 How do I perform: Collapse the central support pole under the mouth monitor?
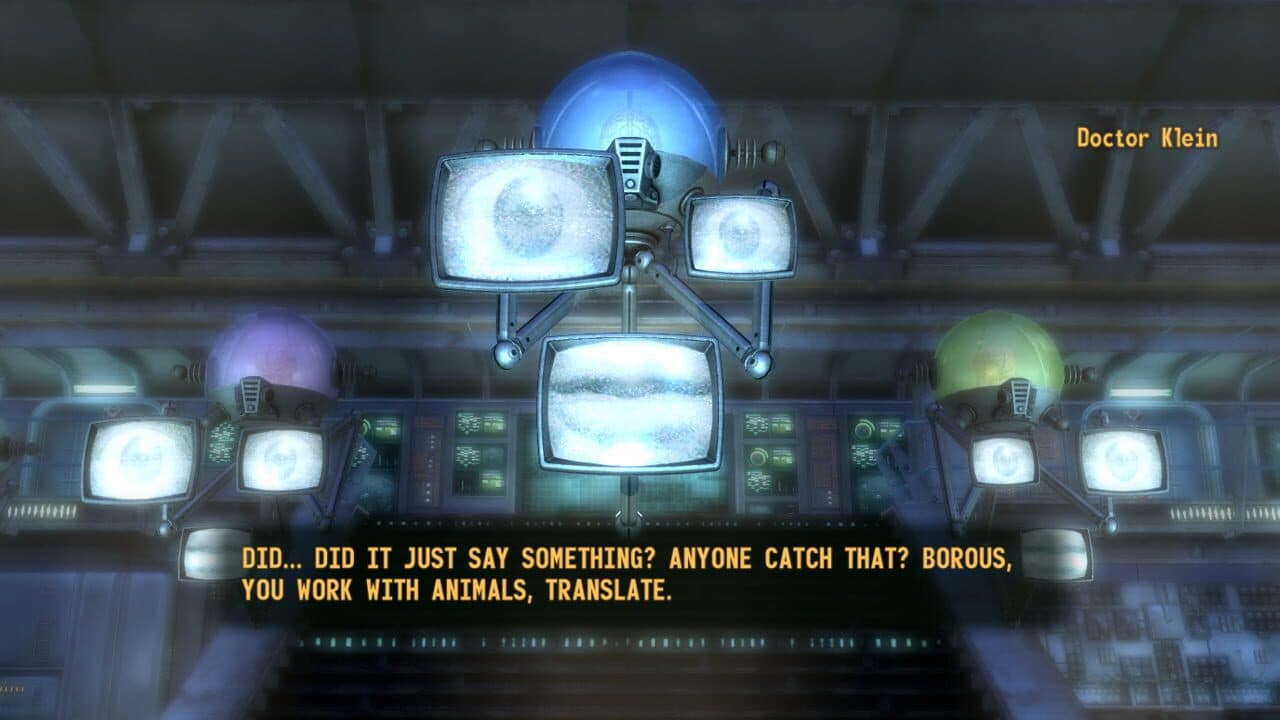630,505
